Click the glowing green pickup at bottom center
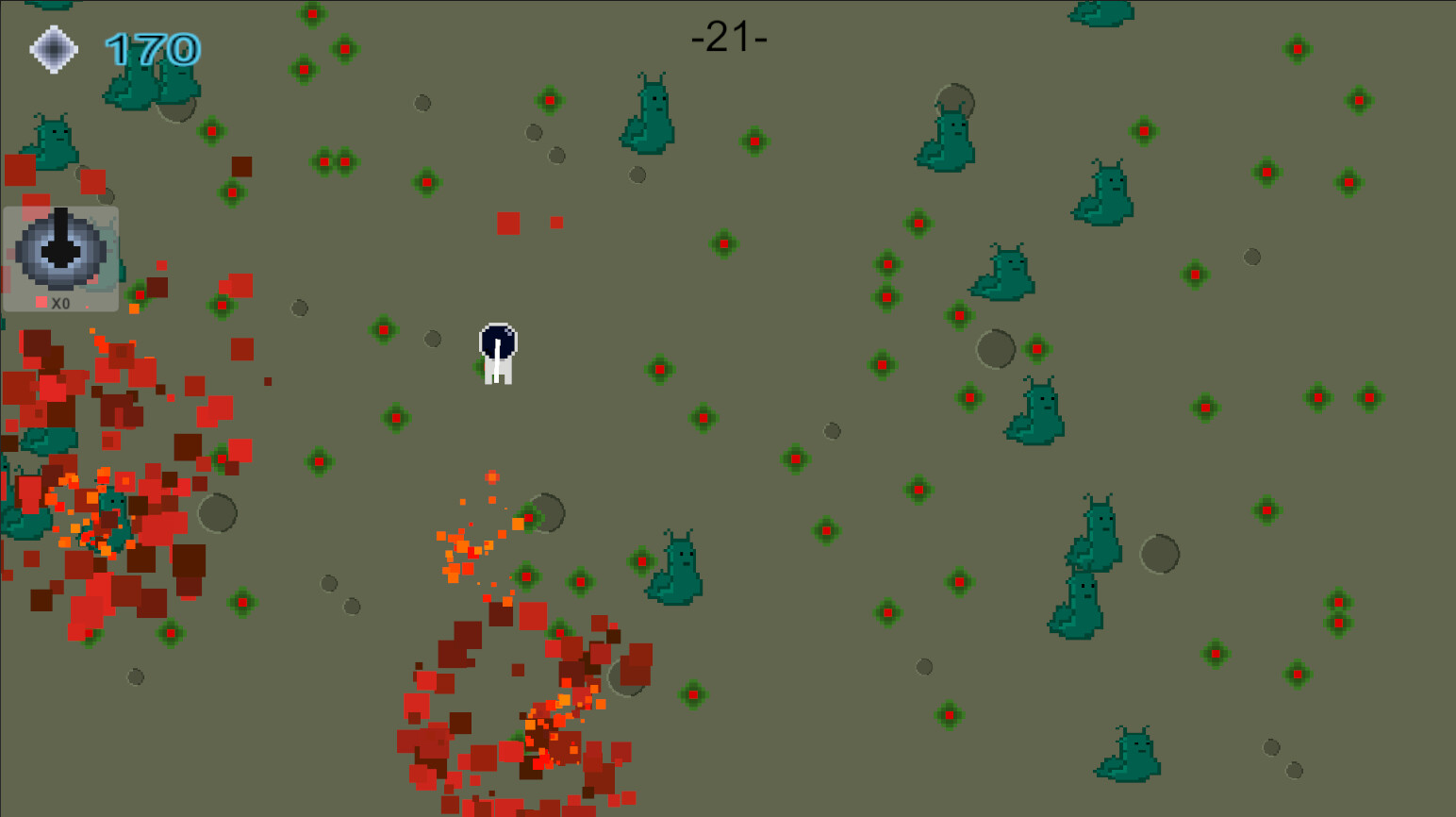Viewport: 1456px width, 817px height. [x=693, y=693]
